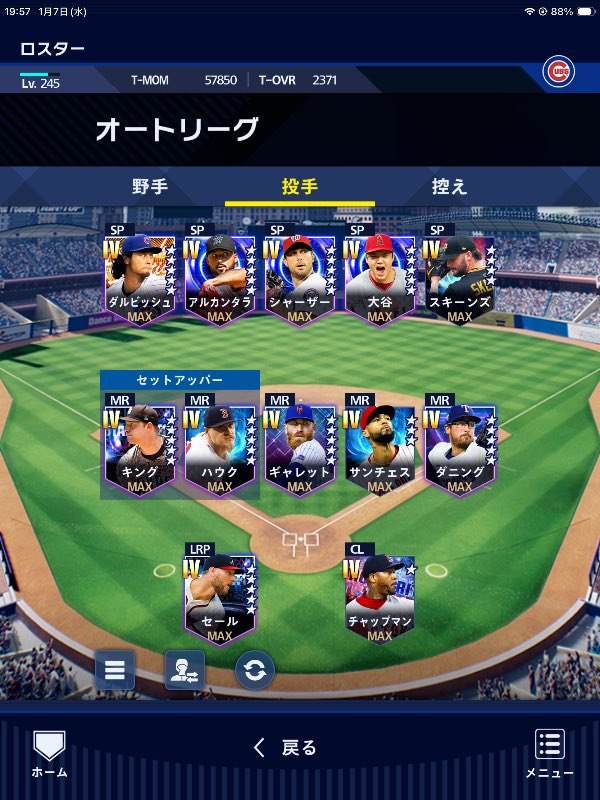Screen dimensions: 600x800
Task: Select the サンチェス reliever card
Action: tap(380, 448)
